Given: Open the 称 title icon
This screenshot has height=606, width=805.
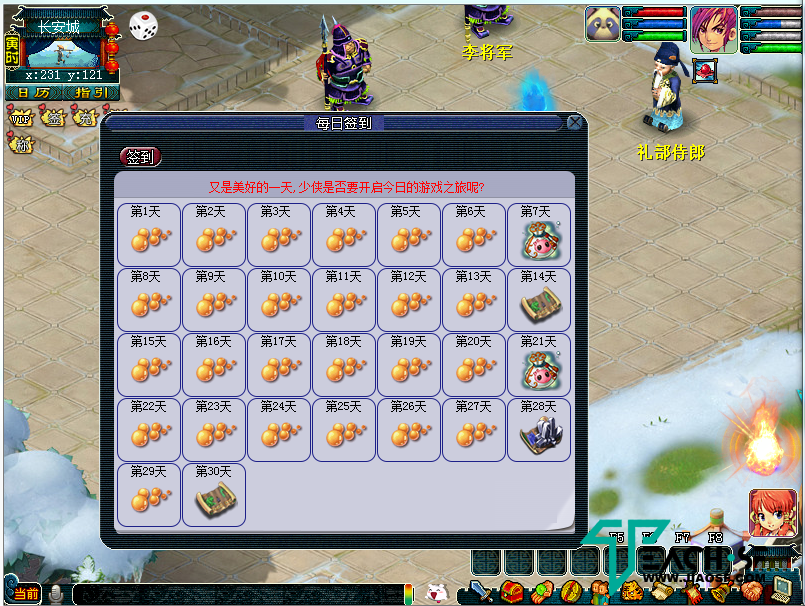Looking at the screenshot, I should click(x=21, y=145).
